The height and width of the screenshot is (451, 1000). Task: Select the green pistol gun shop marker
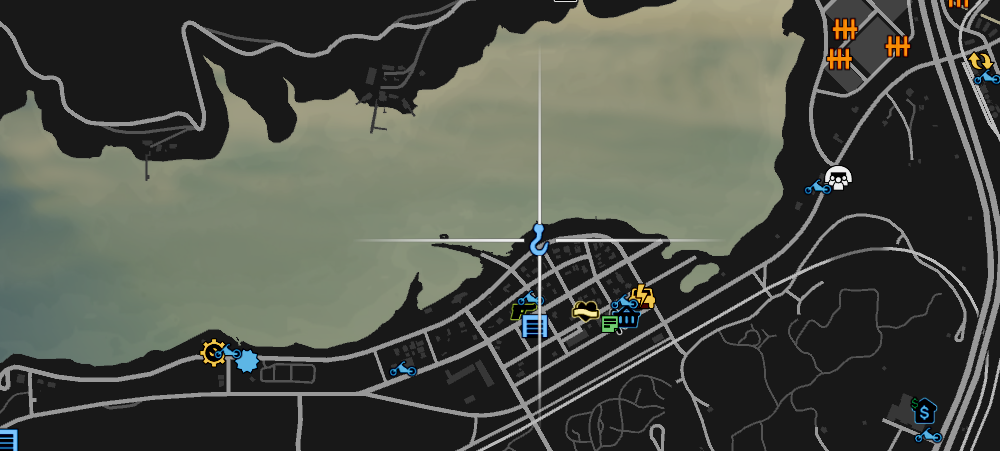click(519, 311)
